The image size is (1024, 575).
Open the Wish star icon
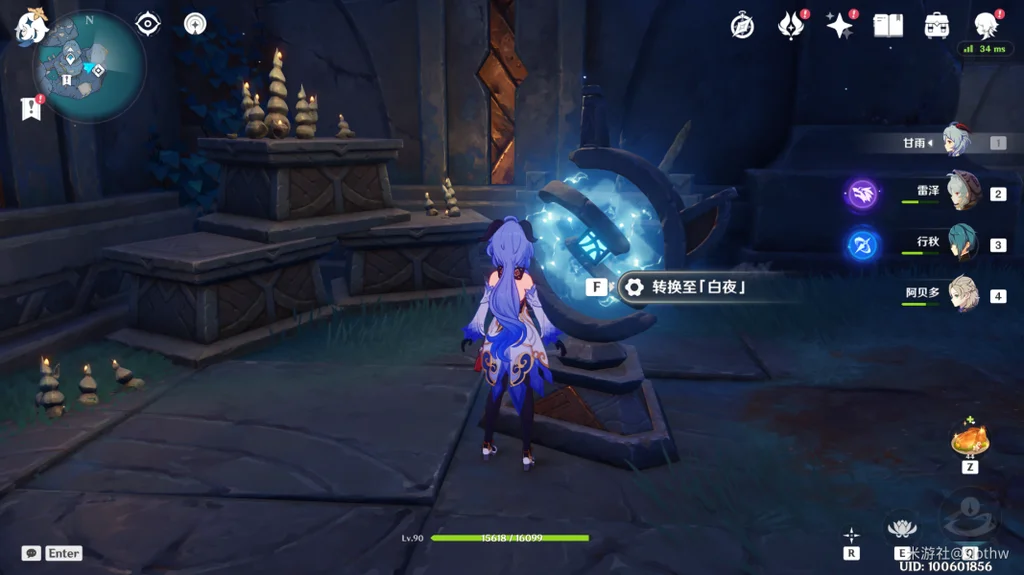pos(839,26)
